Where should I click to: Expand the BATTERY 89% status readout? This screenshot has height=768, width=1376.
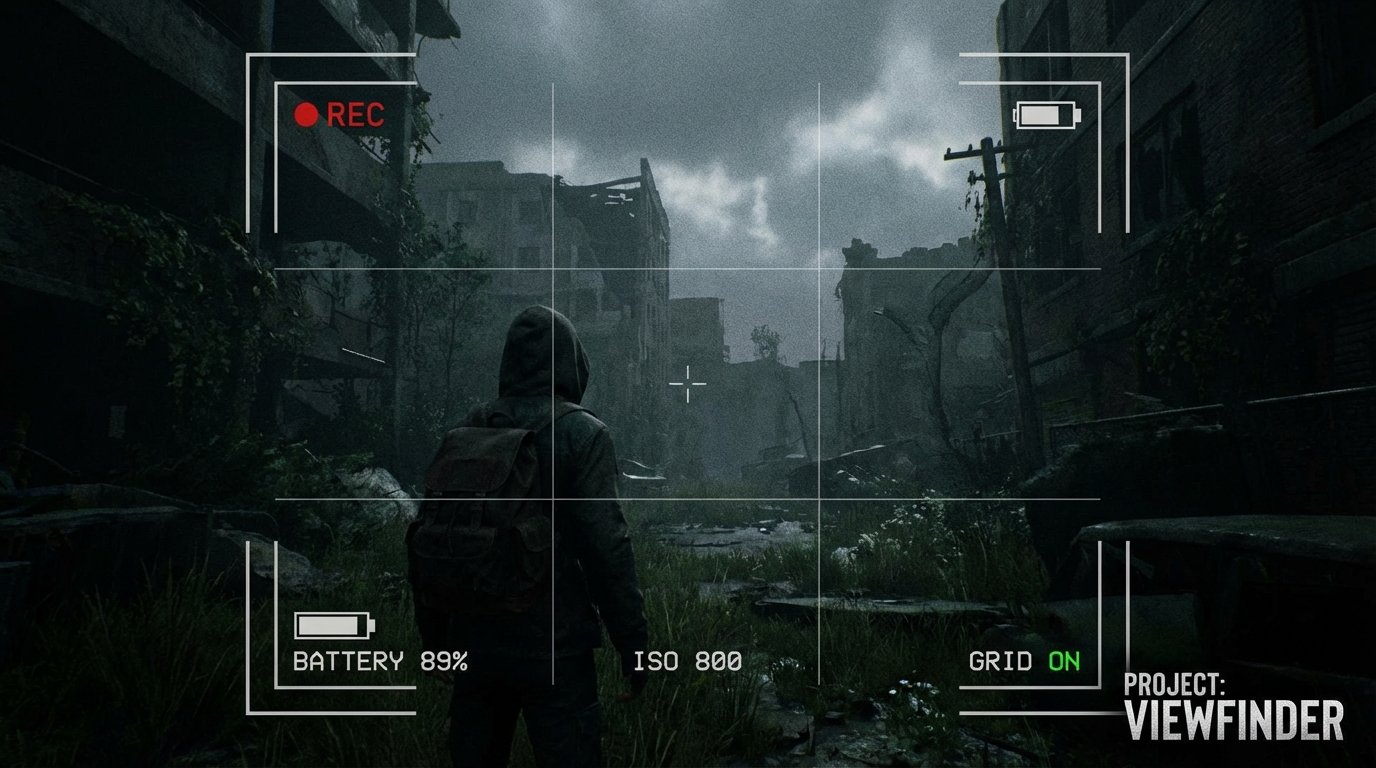click(380, 660)
